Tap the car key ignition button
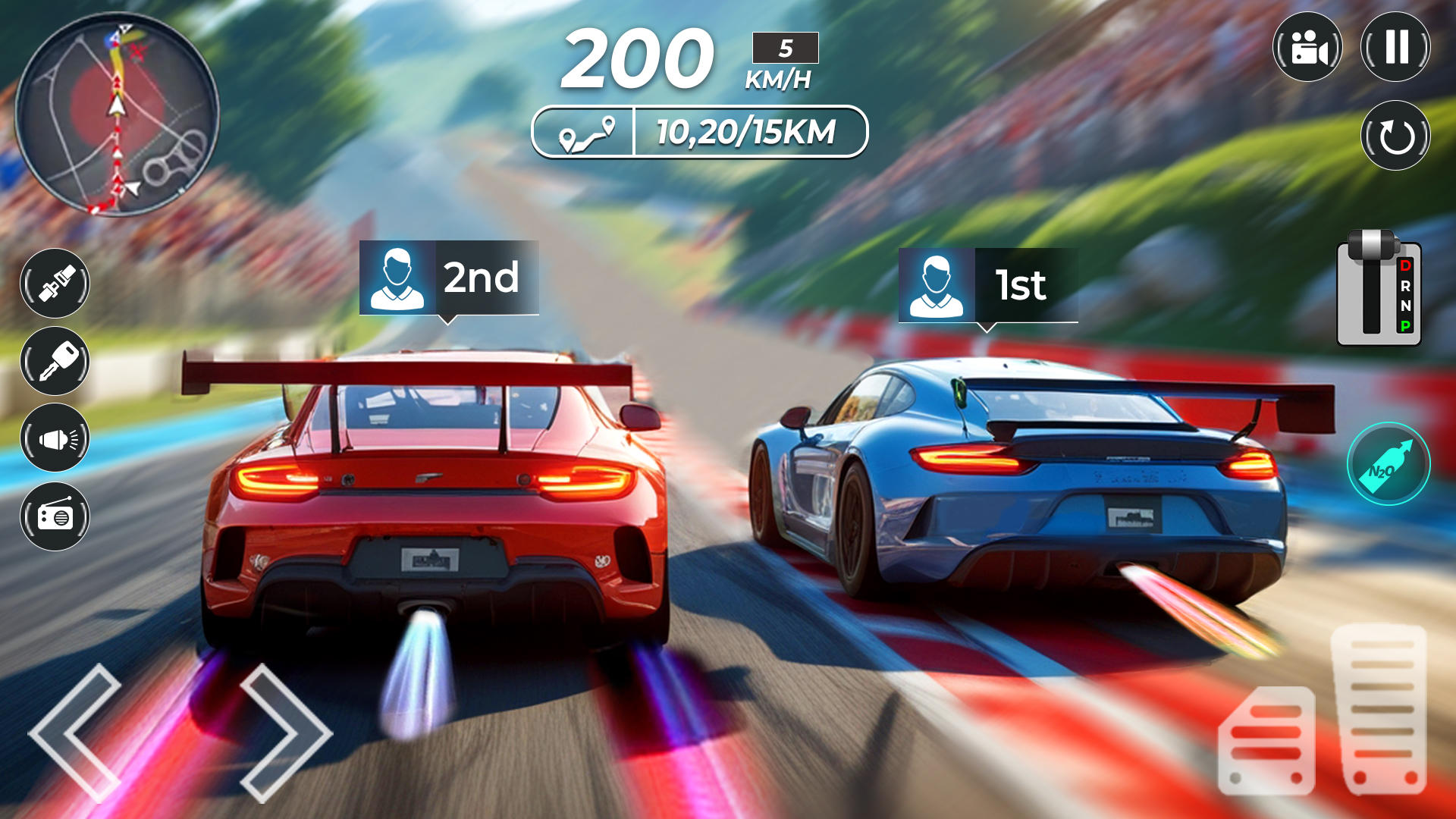Image resolution: width=1456 pixels, height=819 pixels. 55,361
